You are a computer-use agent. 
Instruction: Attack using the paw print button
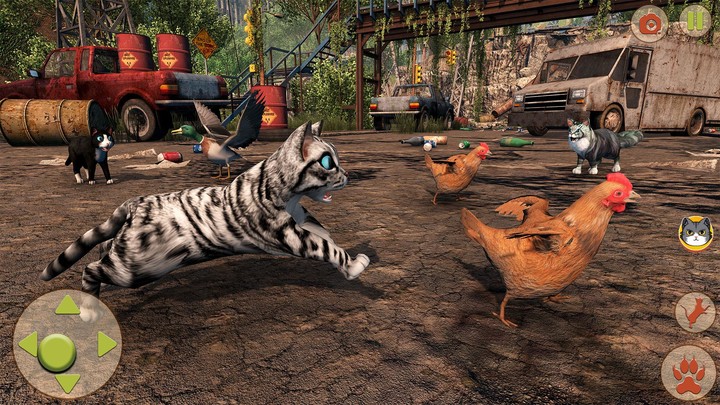click(x=688, y=373)
